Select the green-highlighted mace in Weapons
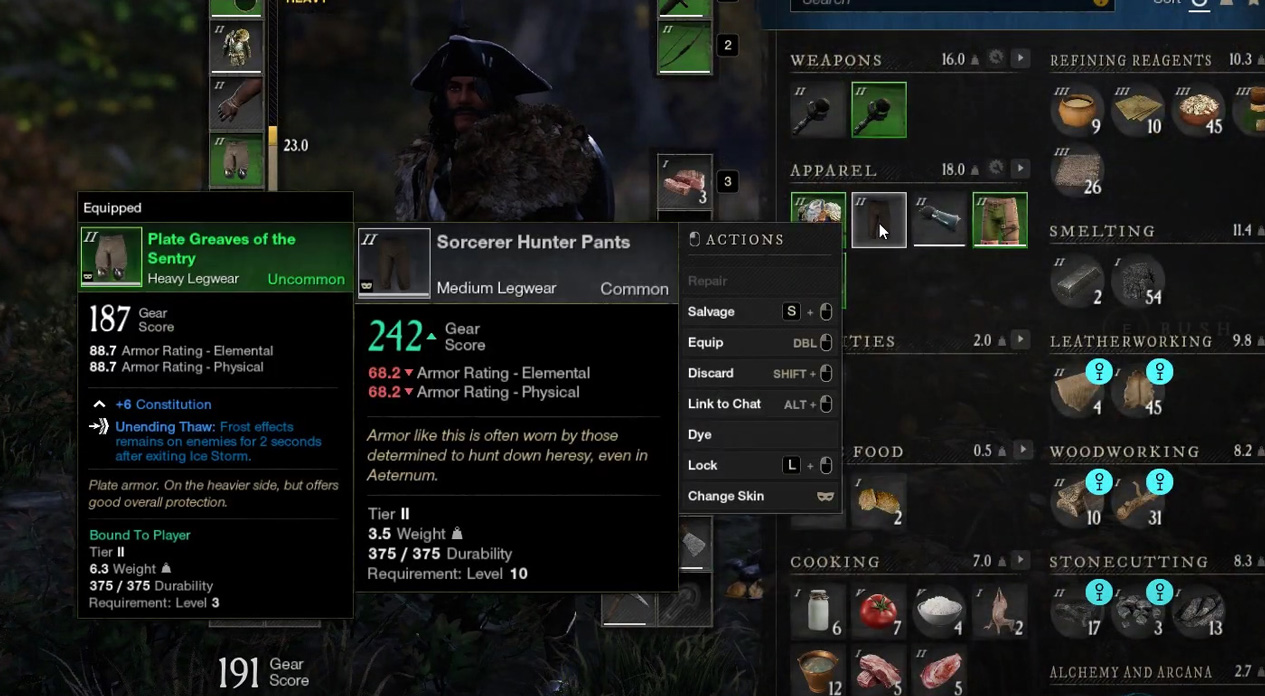1265x696 pixels. [879, 110]
